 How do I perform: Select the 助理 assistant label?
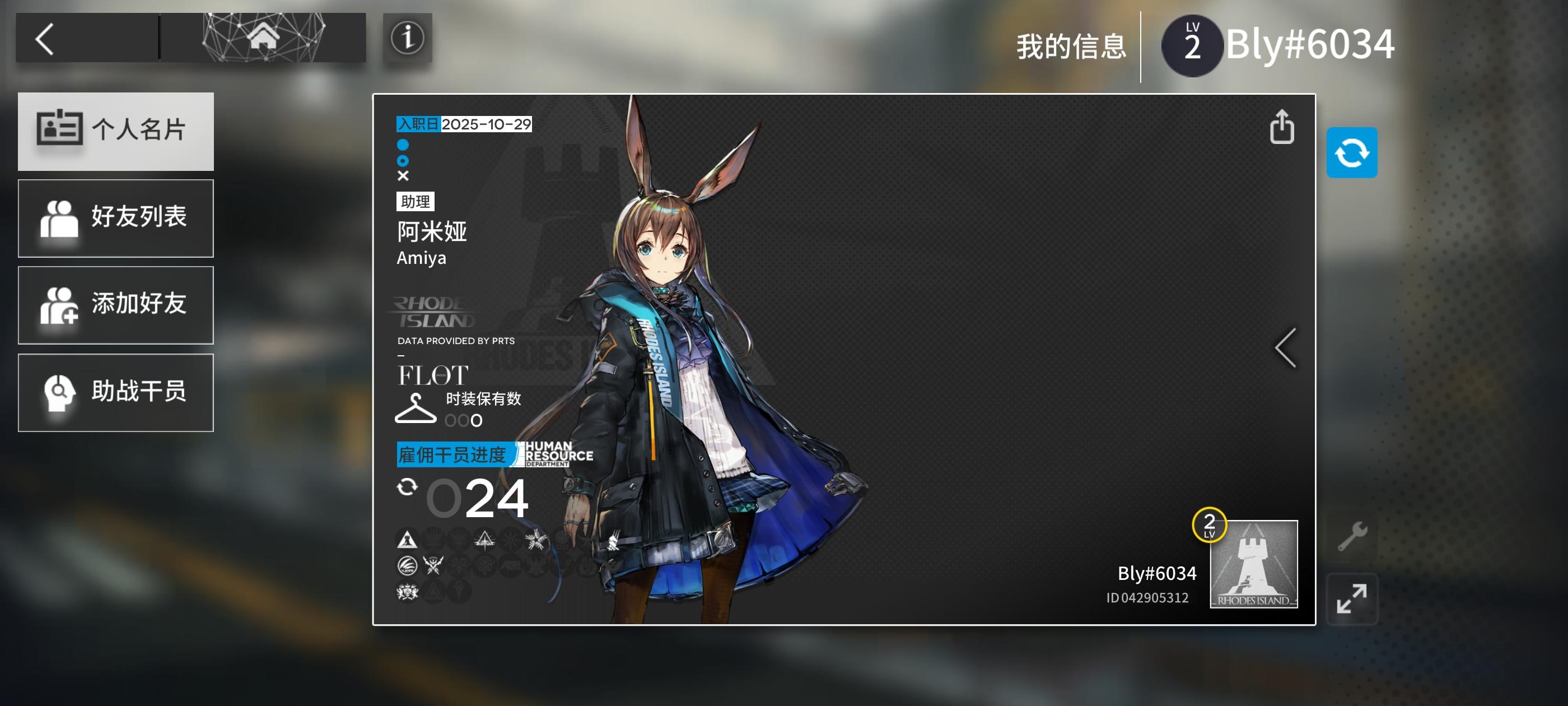[x=415, y=202]
